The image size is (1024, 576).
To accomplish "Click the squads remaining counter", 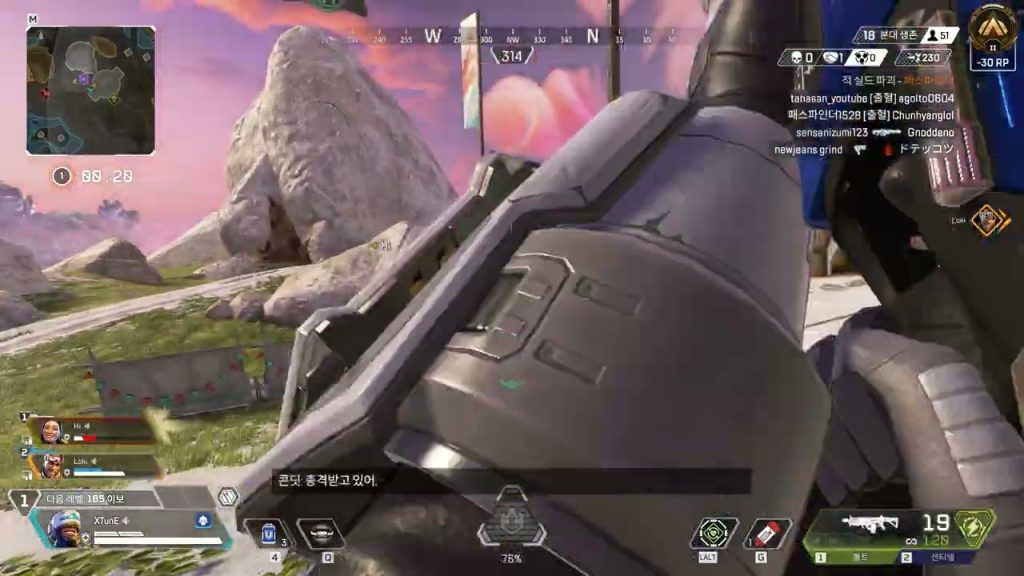I will [x=879, y=35].
